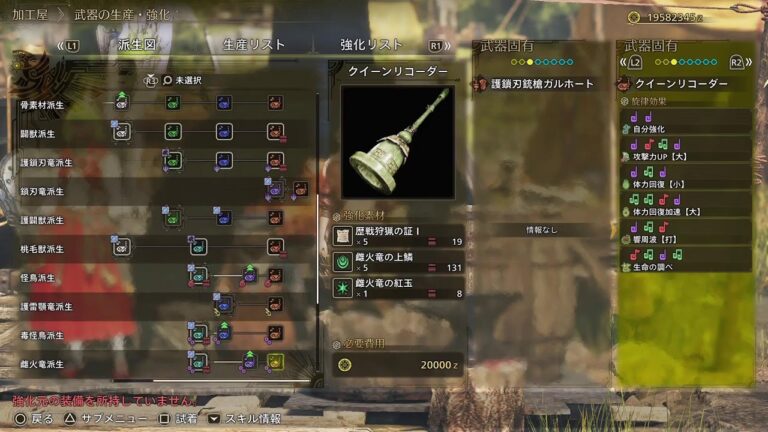The width and height of the screenshot is (768, 432).
Task: View the クイーンリコーダー weapon preview image
Action: (398, 142)
